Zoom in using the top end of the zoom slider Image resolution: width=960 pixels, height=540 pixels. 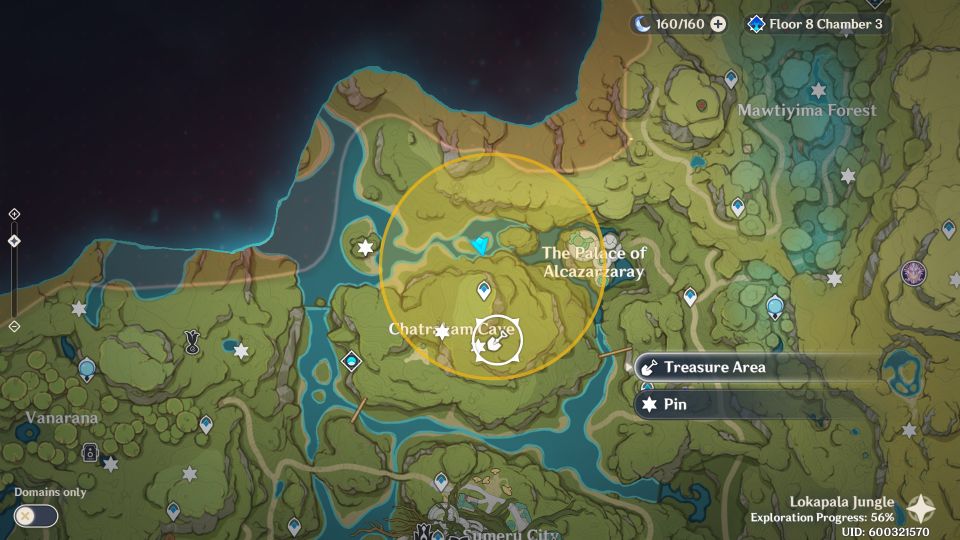click(14, 214)
